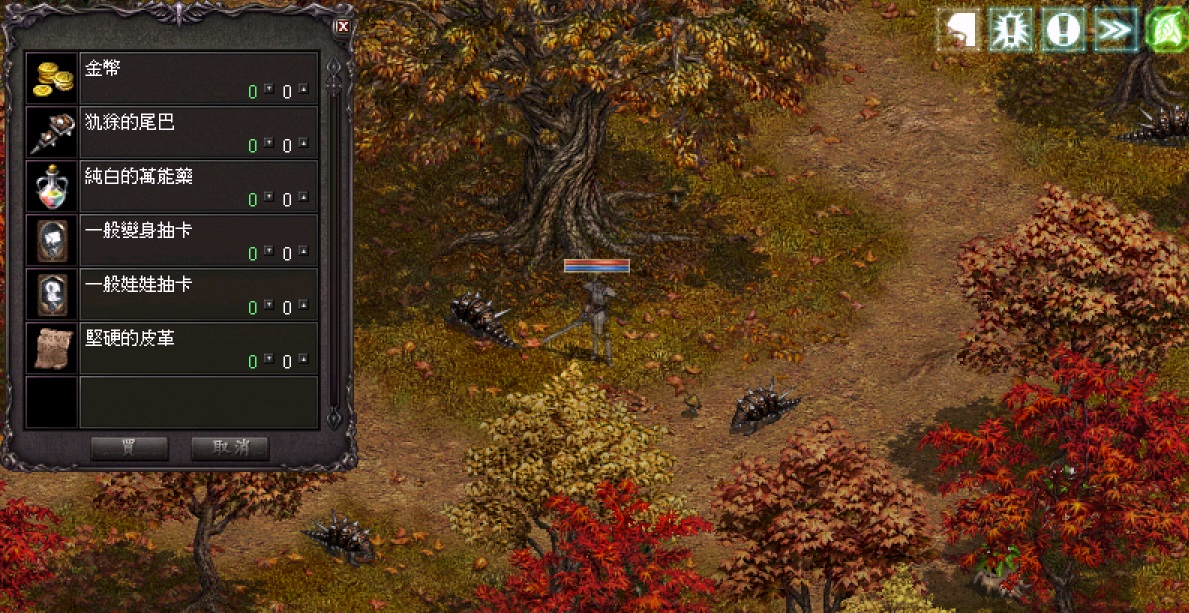The height and width of the screenshot is (613, 1189).
Task: Select the 犰狳的尾巴 weapon icon
Action: coord(52,133)
